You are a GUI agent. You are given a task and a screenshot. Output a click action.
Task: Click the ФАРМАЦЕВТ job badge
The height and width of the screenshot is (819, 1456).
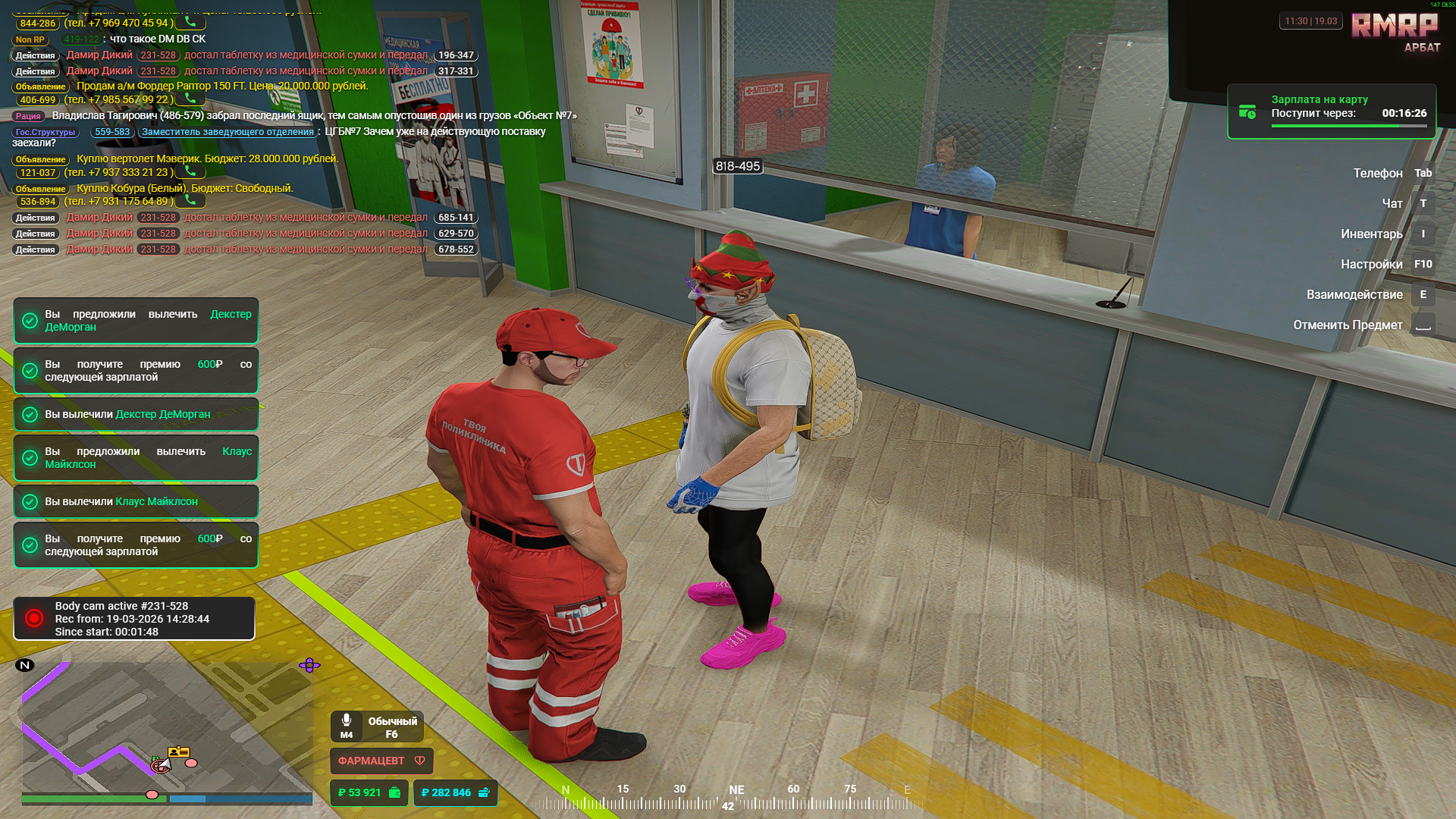click(x=381, y=761)
